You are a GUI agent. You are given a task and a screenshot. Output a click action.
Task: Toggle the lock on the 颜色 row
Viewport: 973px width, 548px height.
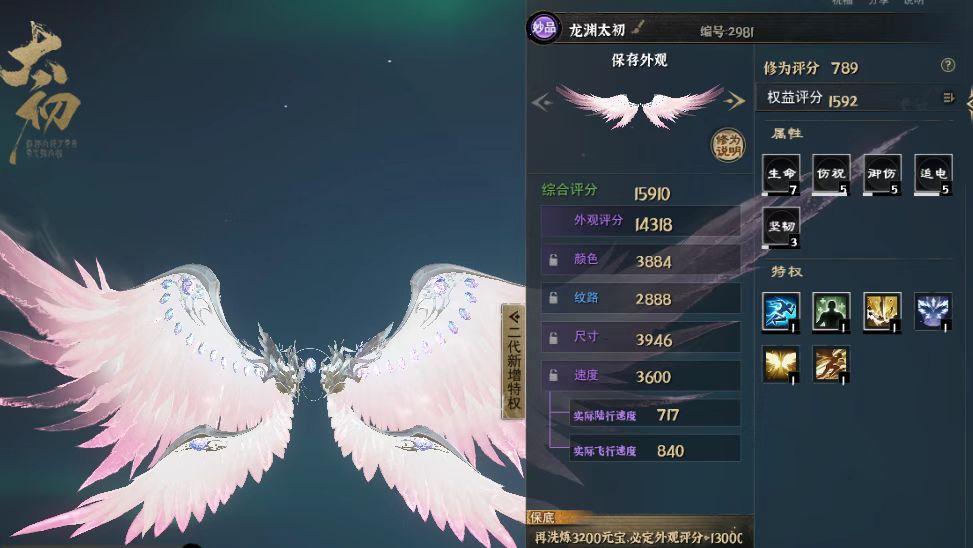pos(553,261)
